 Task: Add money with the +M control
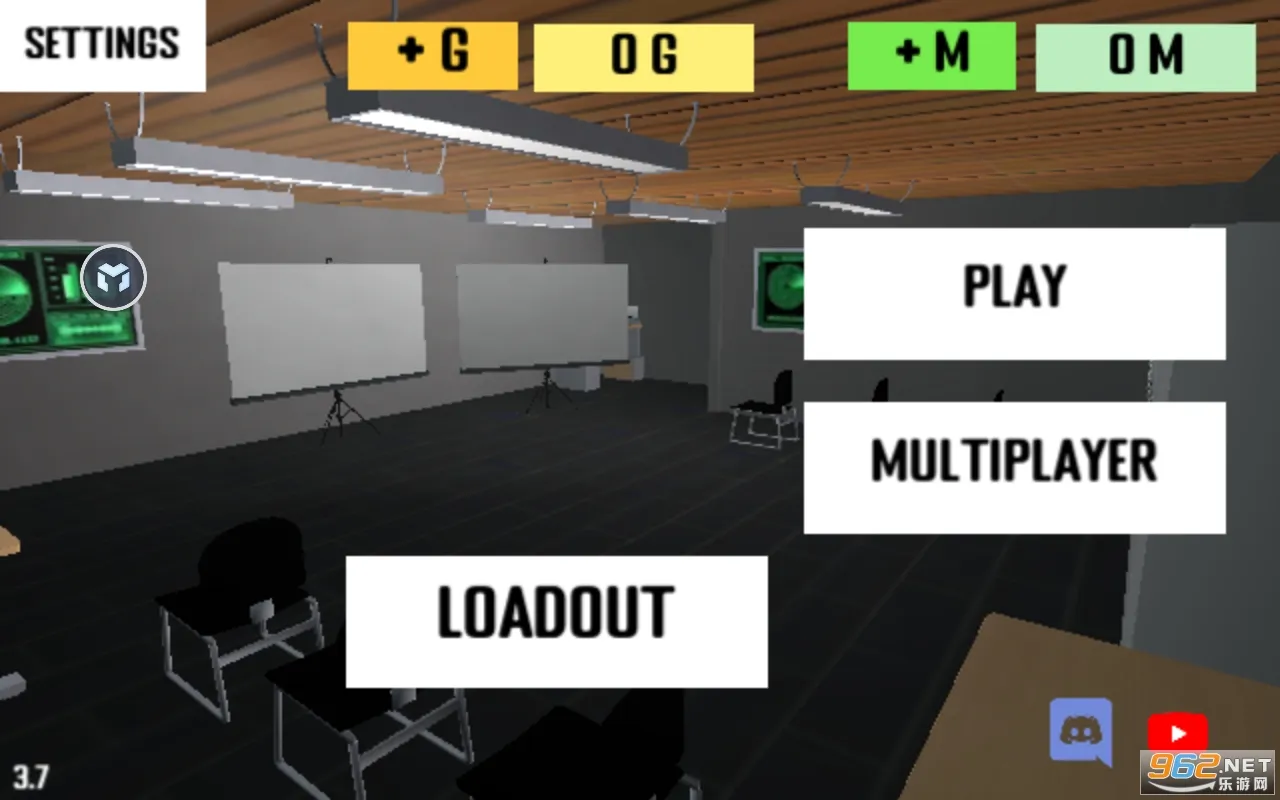pos(930,55)
